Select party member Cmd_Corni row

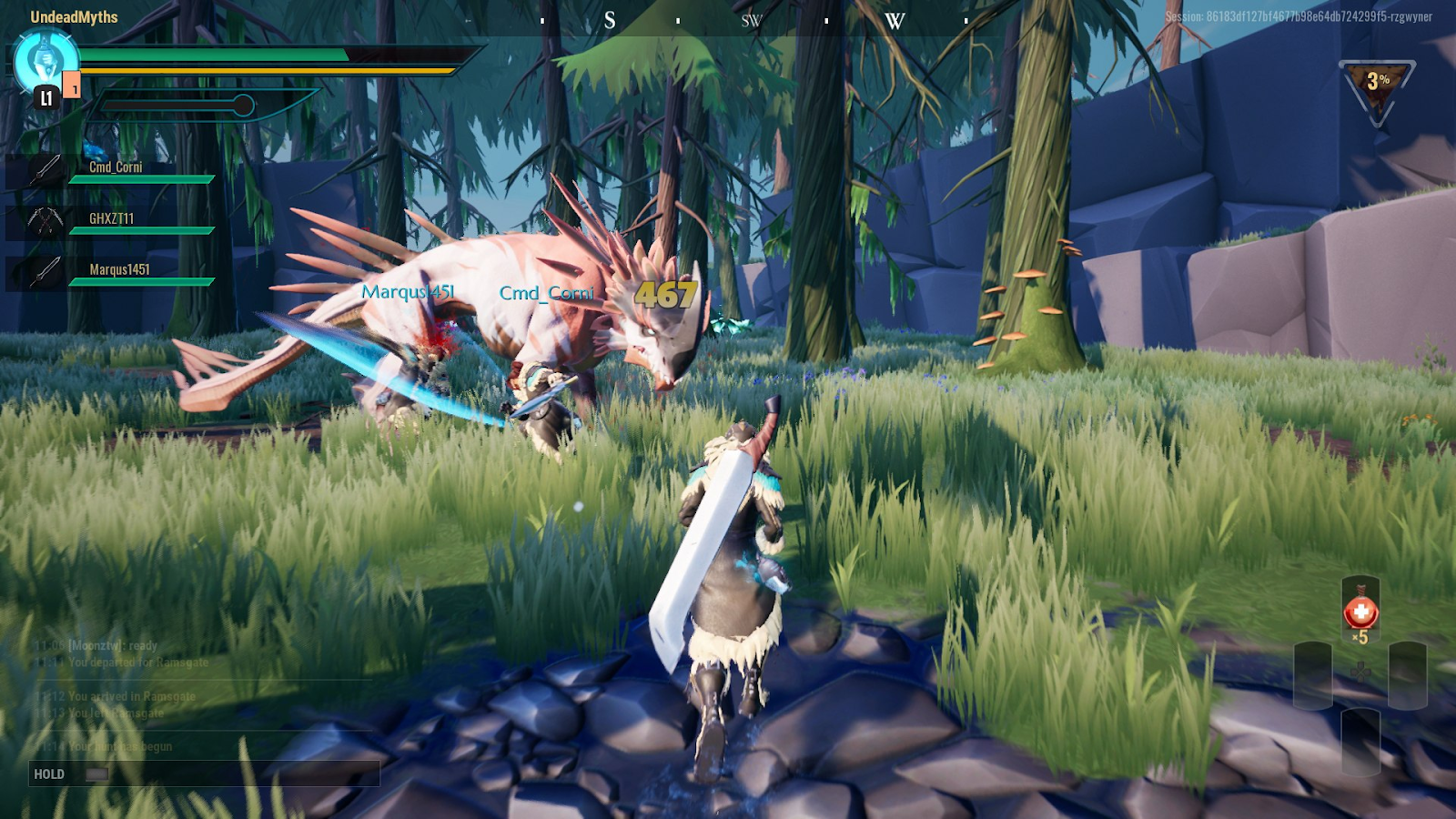click(x=114, y=170)
